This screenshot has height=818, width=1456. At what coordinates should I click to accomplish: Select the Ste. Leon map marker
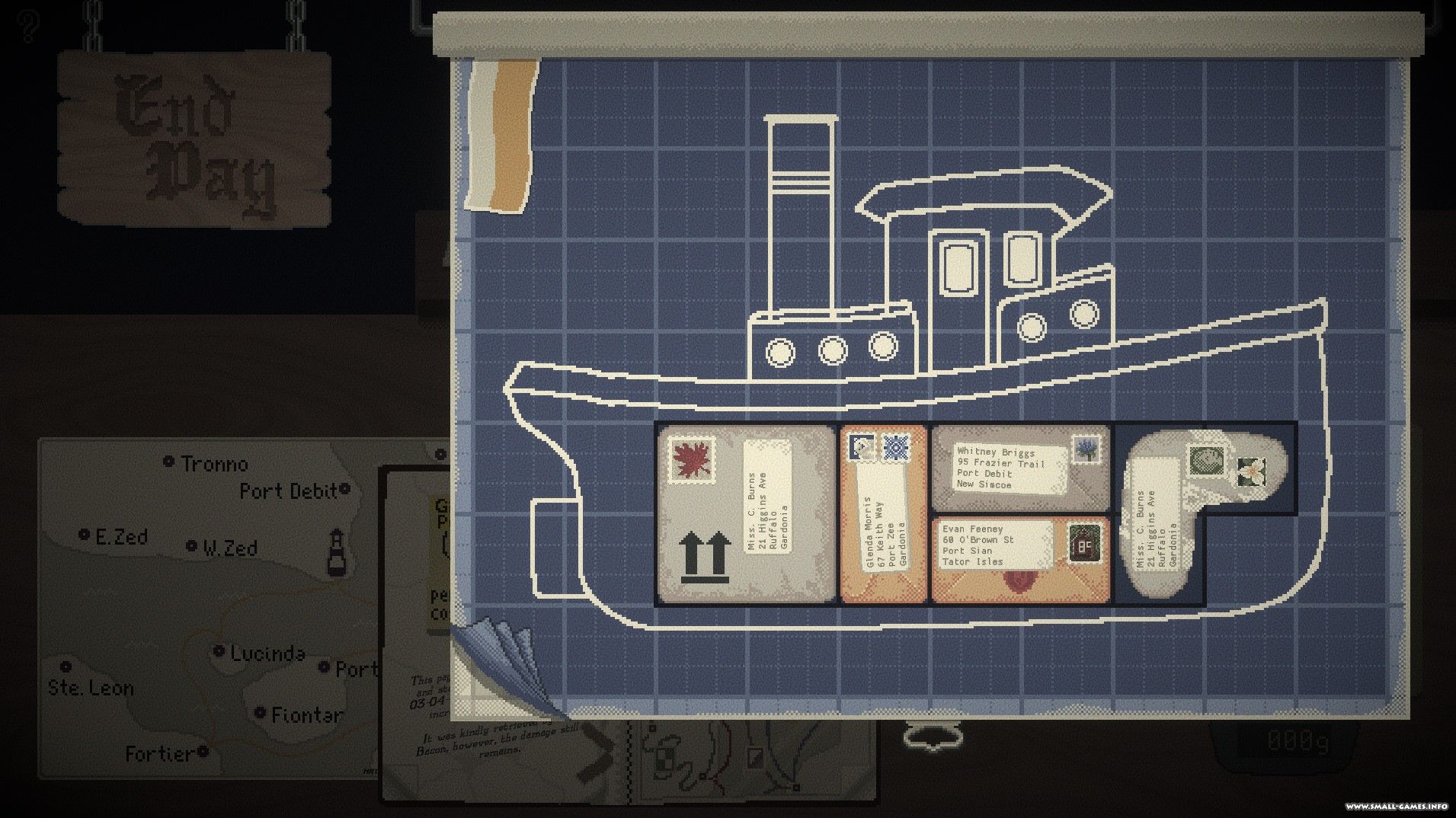[66, 667]
